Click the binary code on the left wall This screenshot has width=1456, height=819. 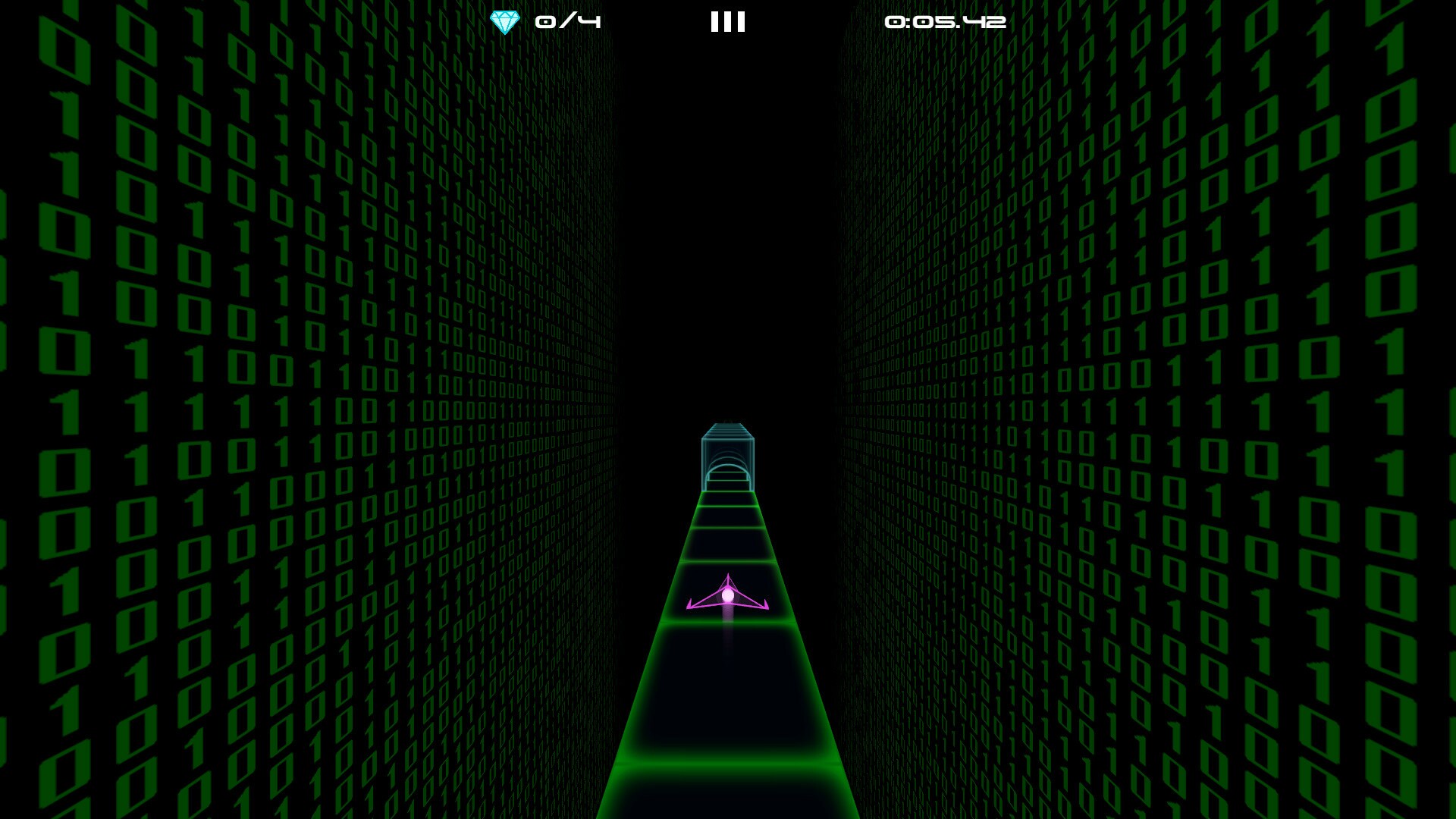tap(227, 379)
